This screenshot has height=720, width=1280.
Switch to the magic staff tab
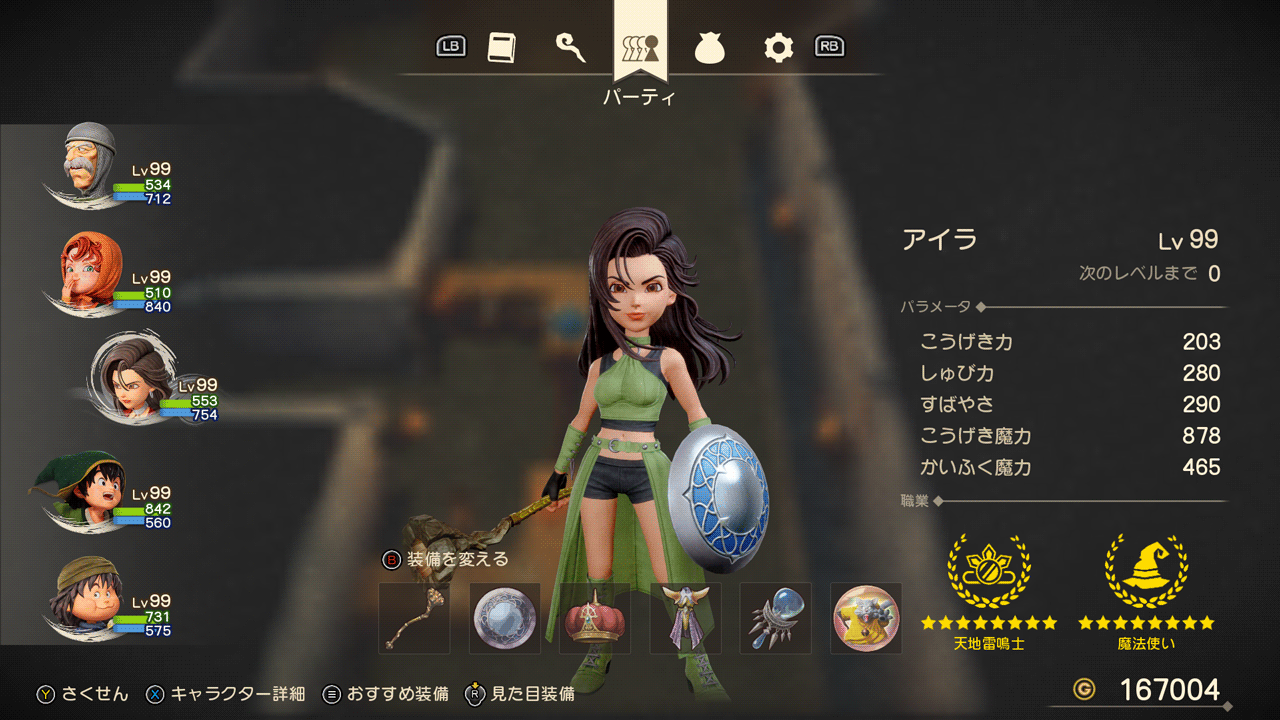pos(570,48)
